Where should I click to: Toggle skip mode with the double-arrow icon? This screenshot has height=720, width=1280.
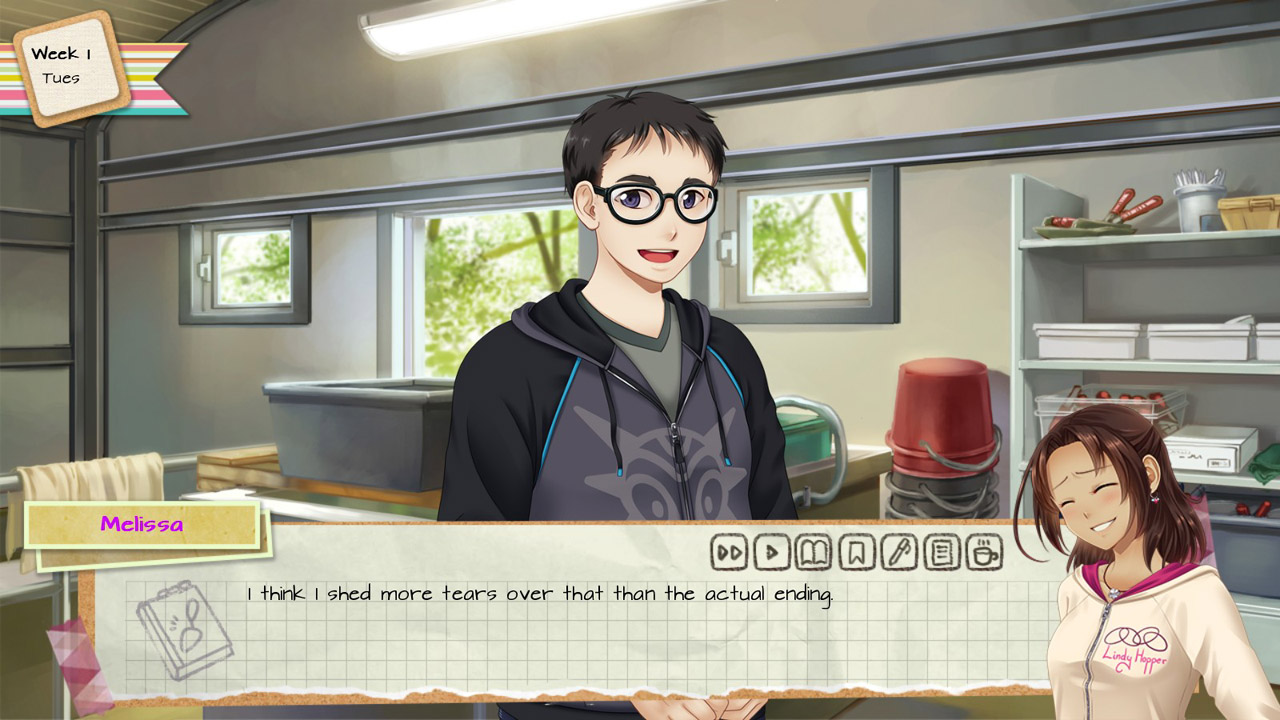coord(729,550)
